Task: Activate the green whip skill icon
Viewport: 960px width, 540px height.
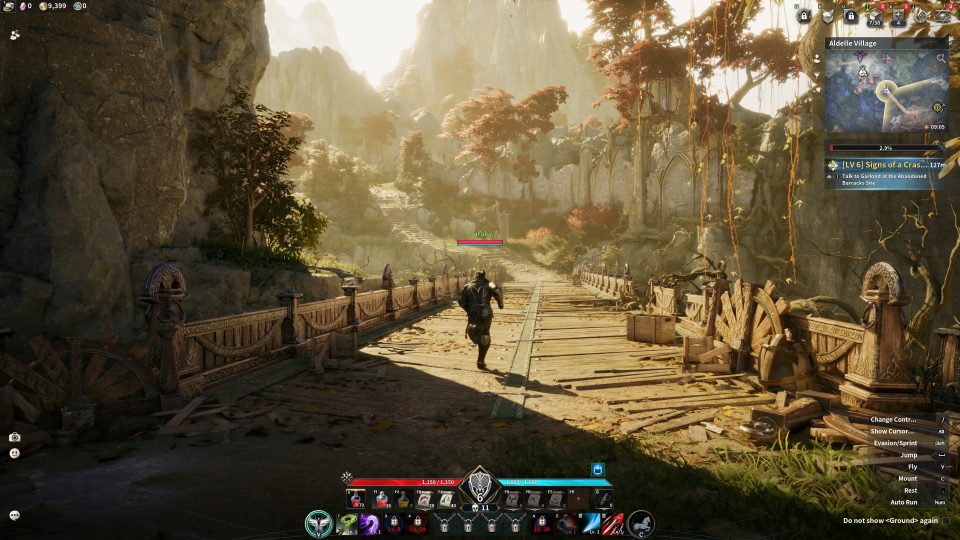Action: coord(347,523)
